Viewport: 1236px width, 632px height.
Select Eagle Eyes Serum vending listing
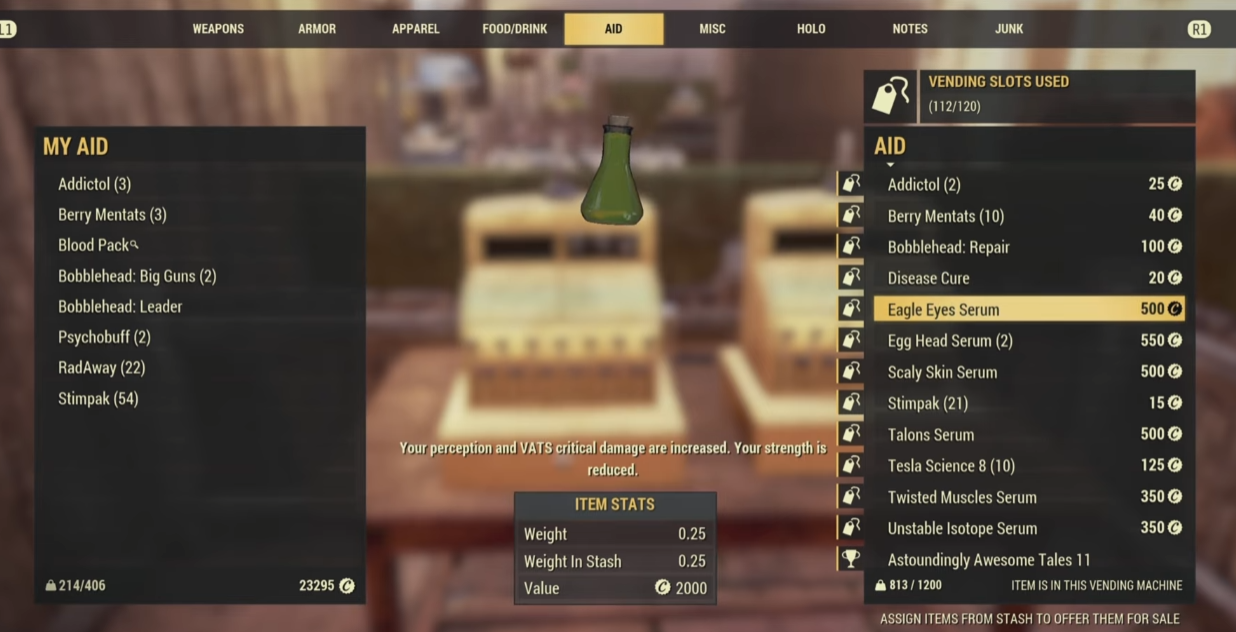point(1028,309)
